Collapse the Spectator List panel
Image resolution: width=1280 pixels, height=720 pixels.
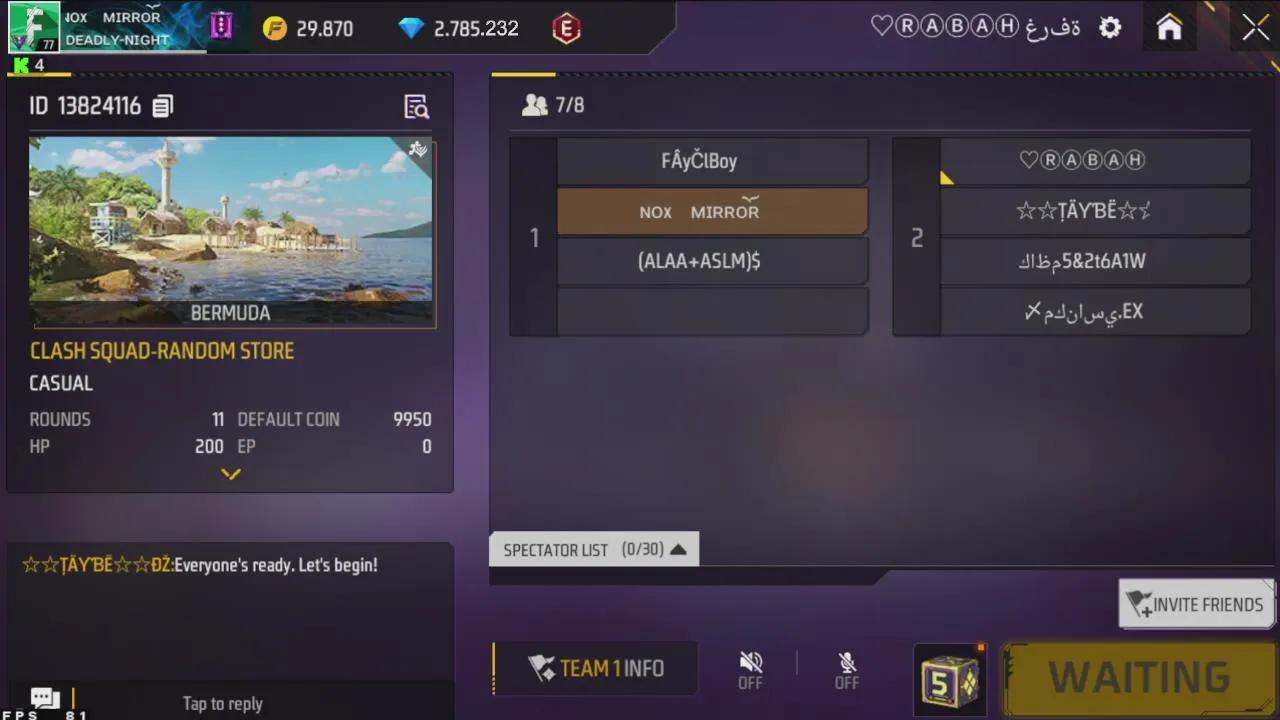678,549
